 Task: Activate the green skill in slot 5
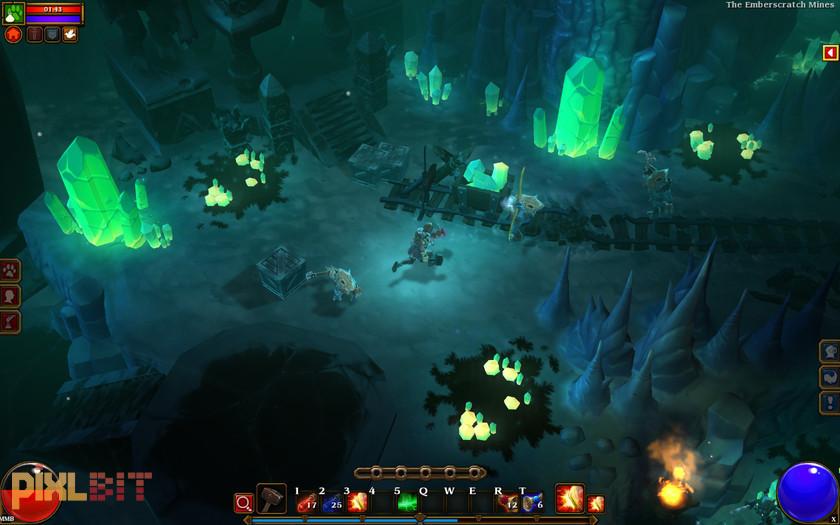point(407,502)
